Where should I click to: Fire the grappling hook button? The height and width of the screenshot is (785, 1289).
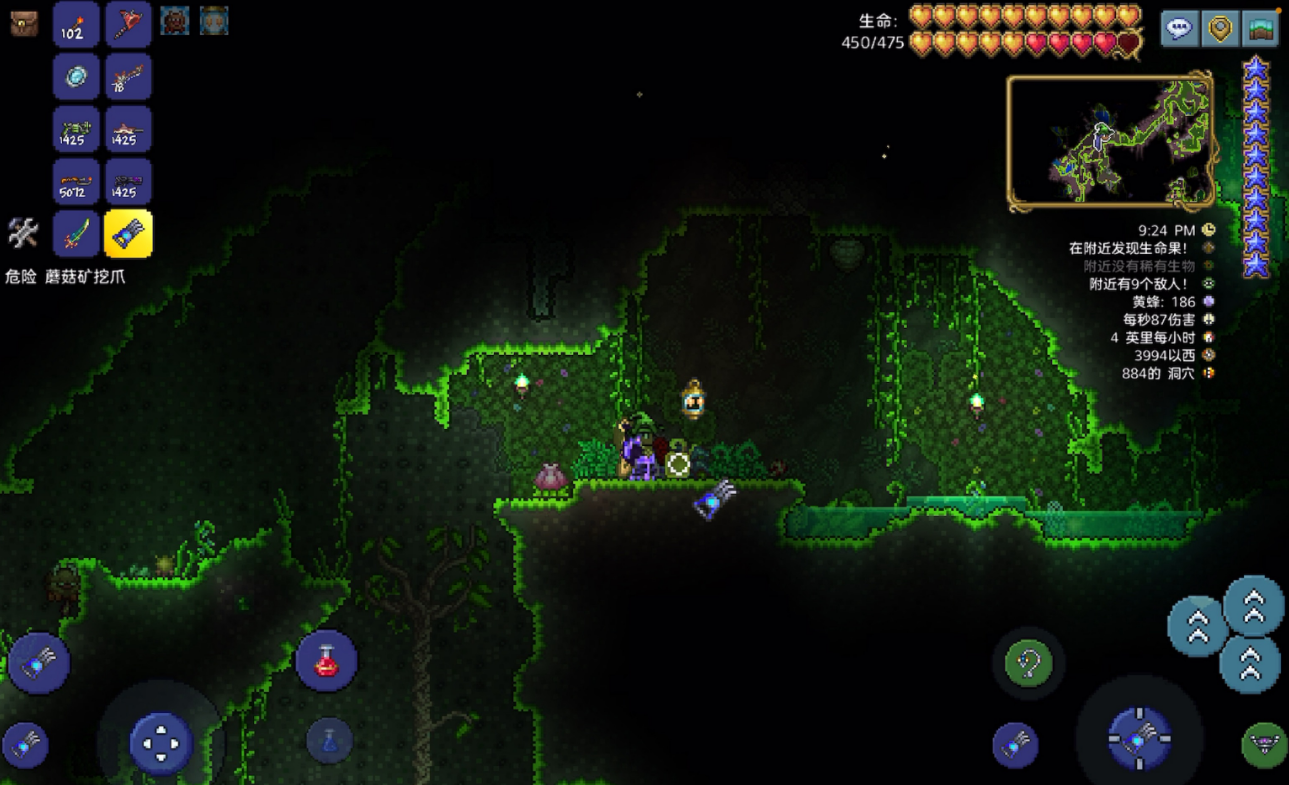[x=1028, y=662]
